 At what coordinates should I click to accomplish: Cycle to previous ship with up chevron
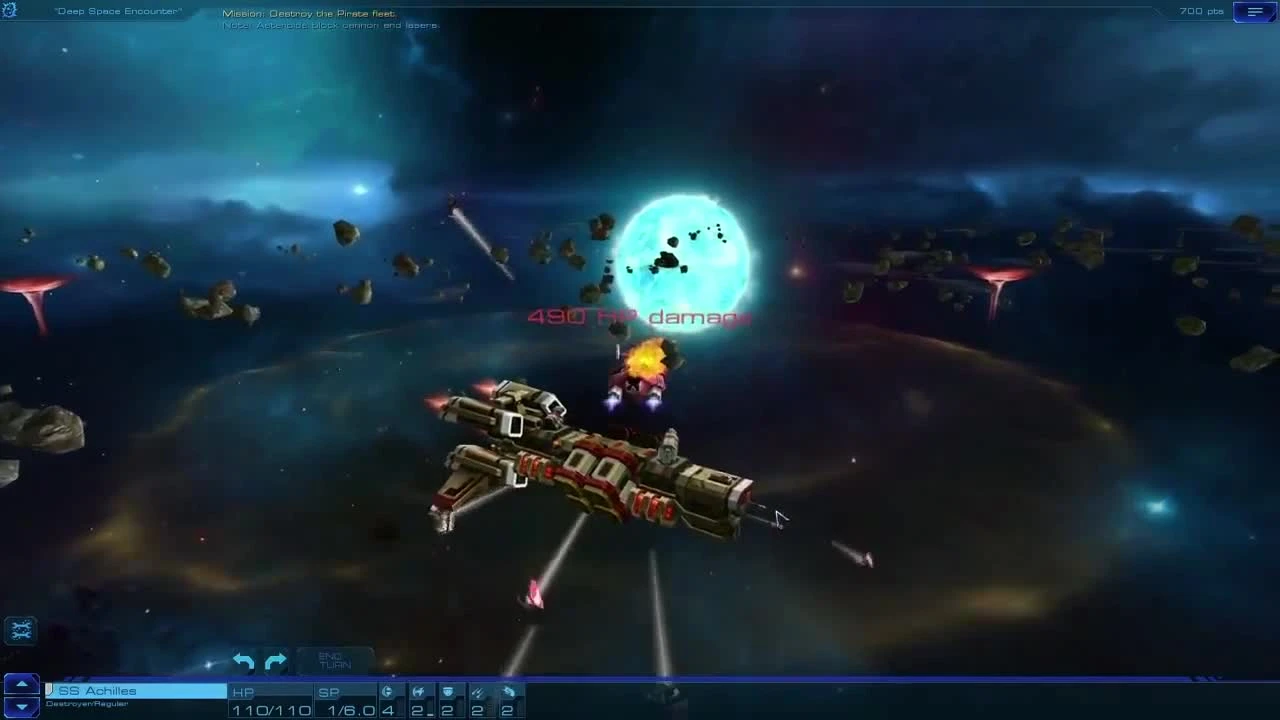click(x=20, y=683)
